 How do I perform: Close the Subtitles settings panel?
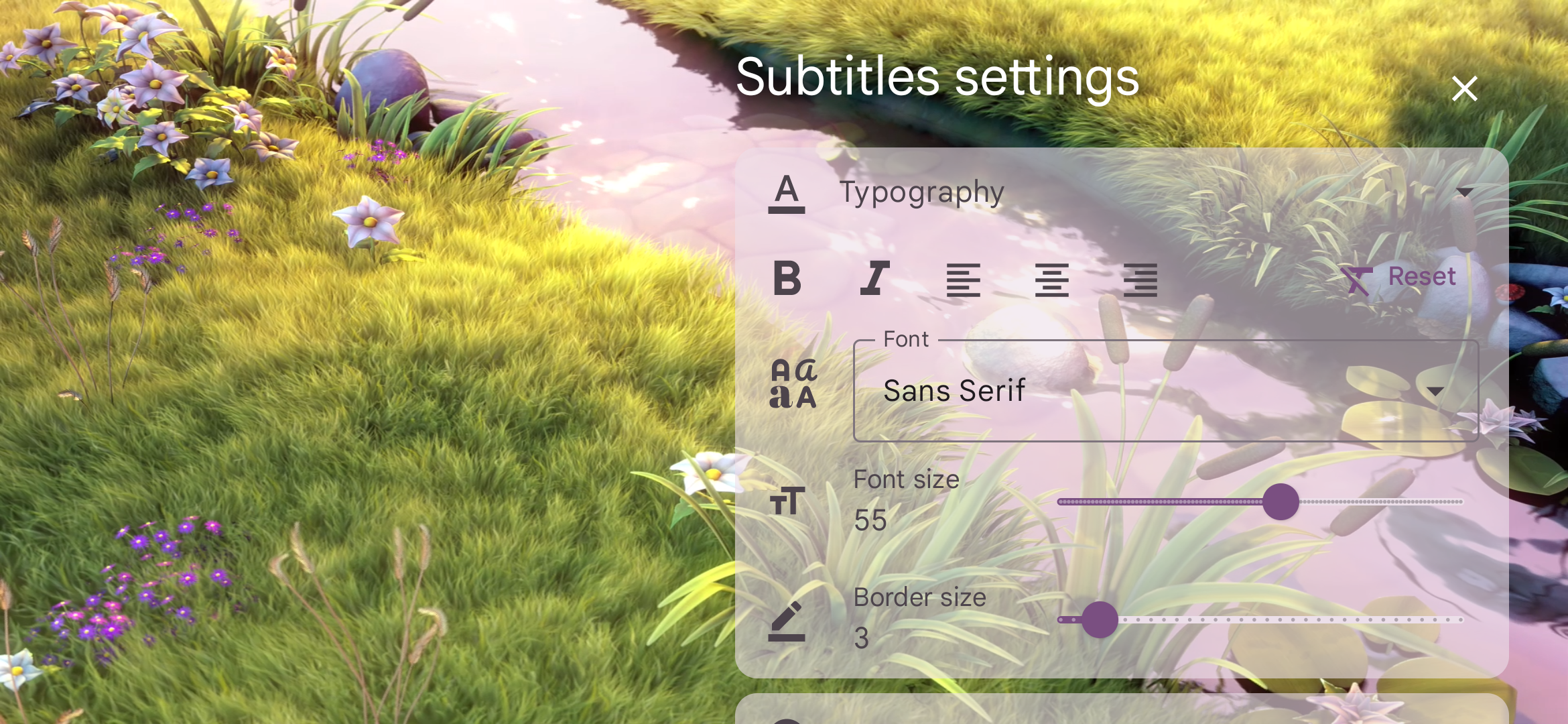1464,88
